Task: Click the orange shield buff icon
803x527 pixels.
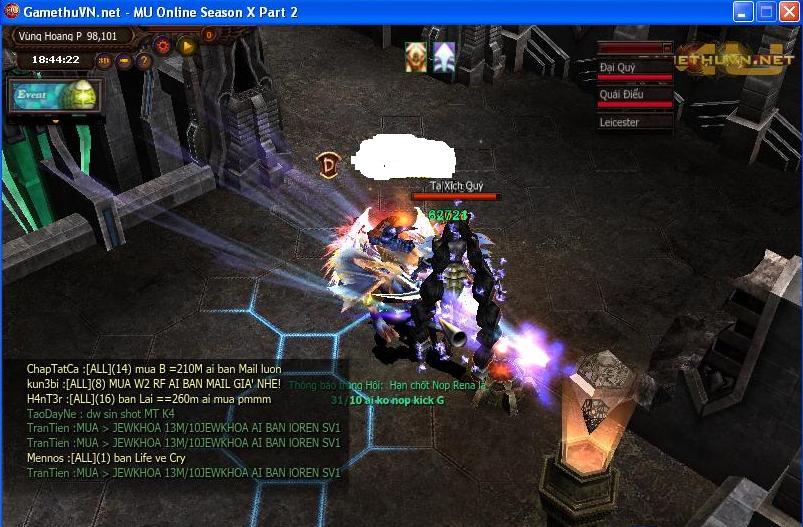Action: click(x=416, y=57)
